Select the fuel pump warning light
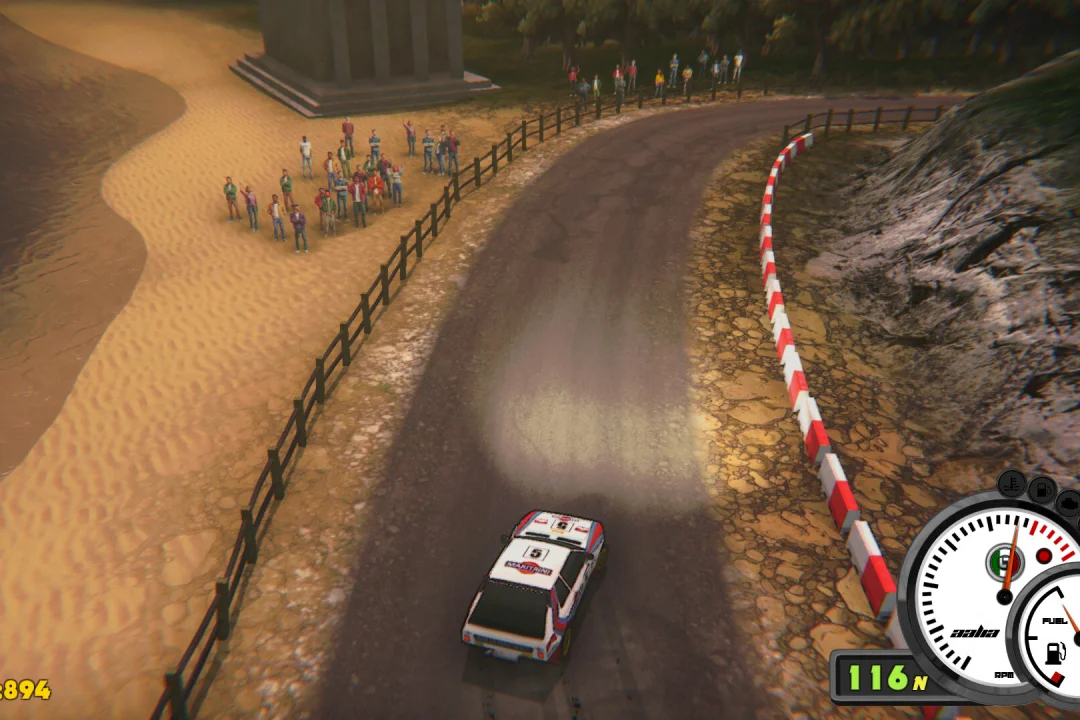Screen dimensions: 1080x720 click(1042, 490)
